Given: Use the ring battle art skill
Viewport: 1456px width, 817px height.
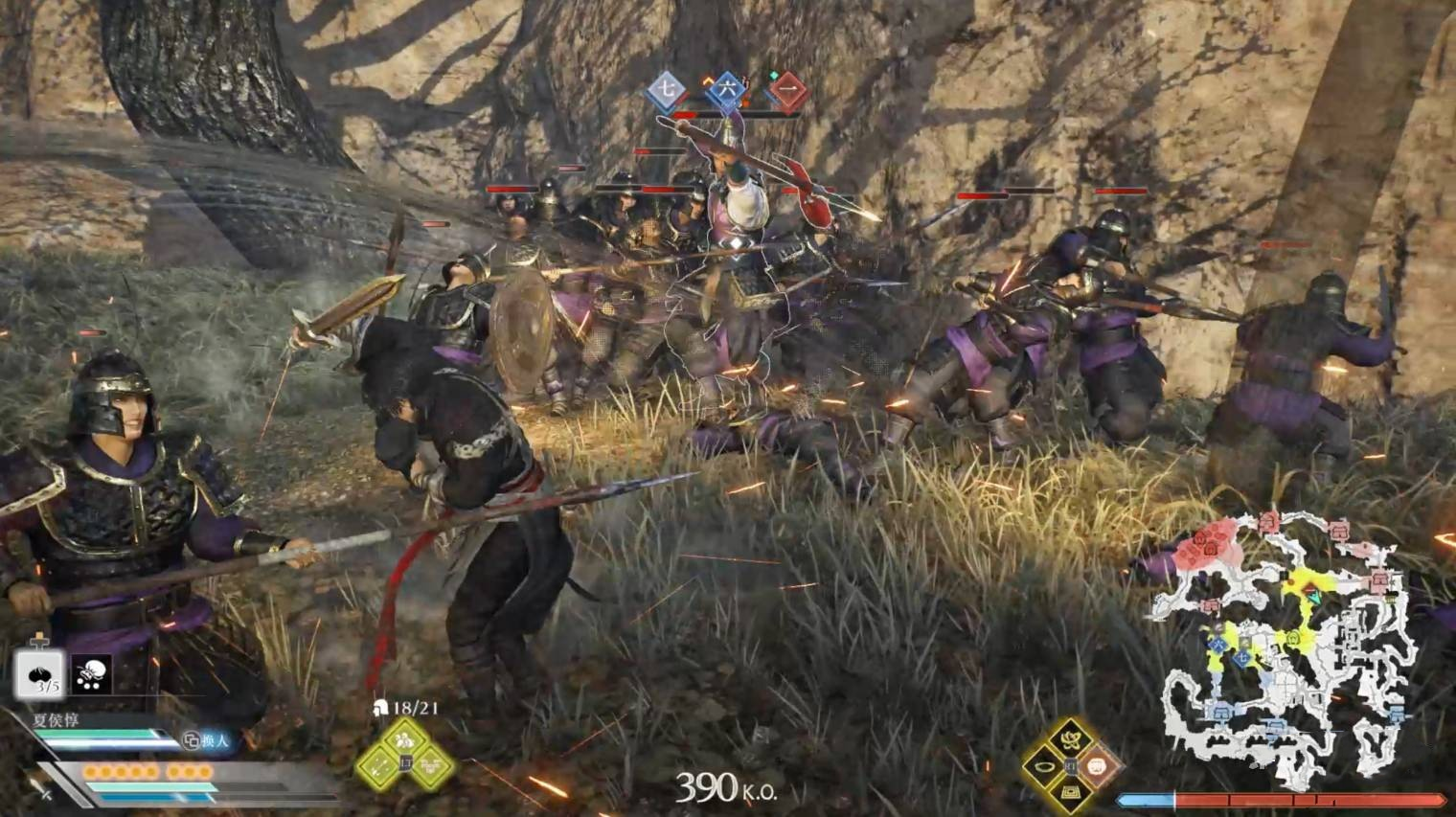Looking at the screenshot, I should [1042, 766].
